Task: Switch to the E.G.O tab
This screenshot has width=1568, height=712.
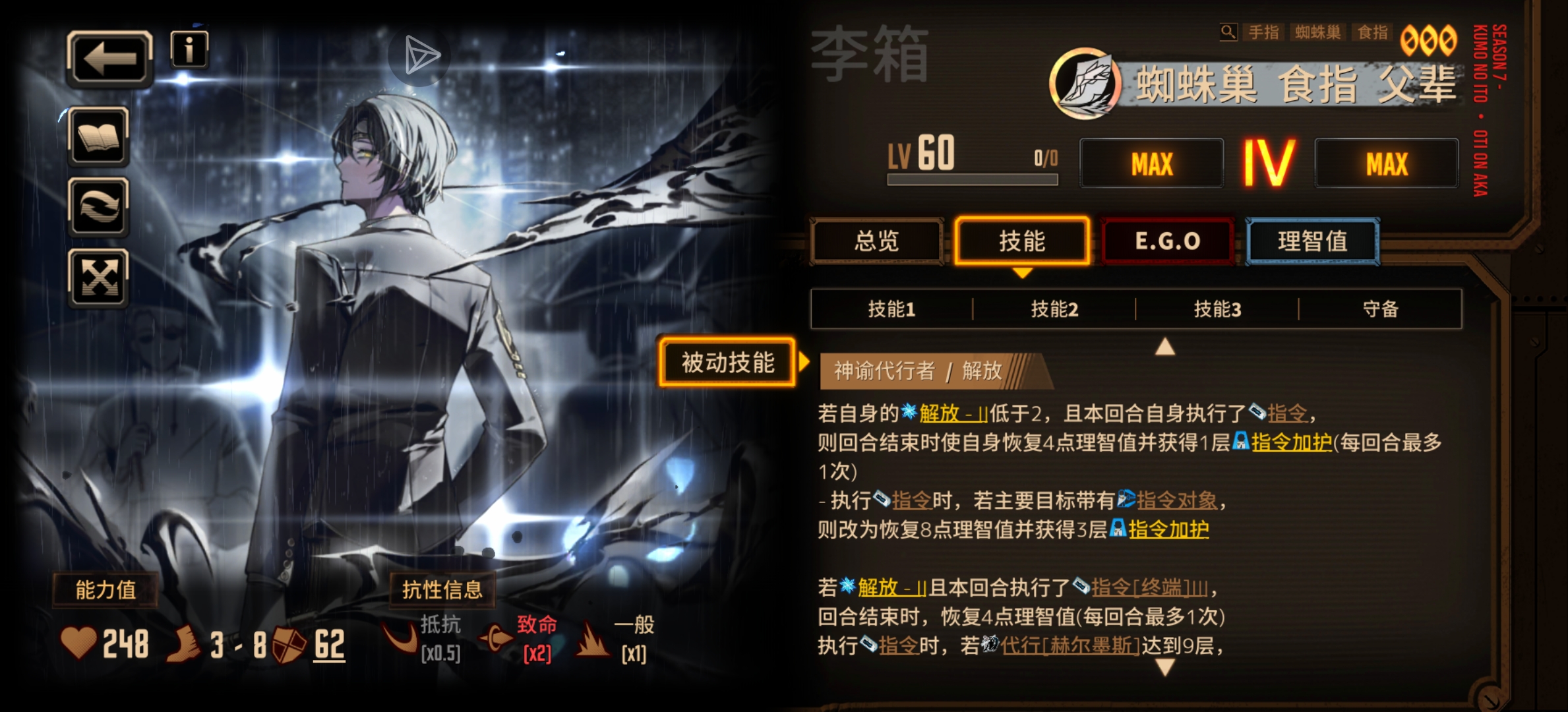Action: pos(1167,241)
